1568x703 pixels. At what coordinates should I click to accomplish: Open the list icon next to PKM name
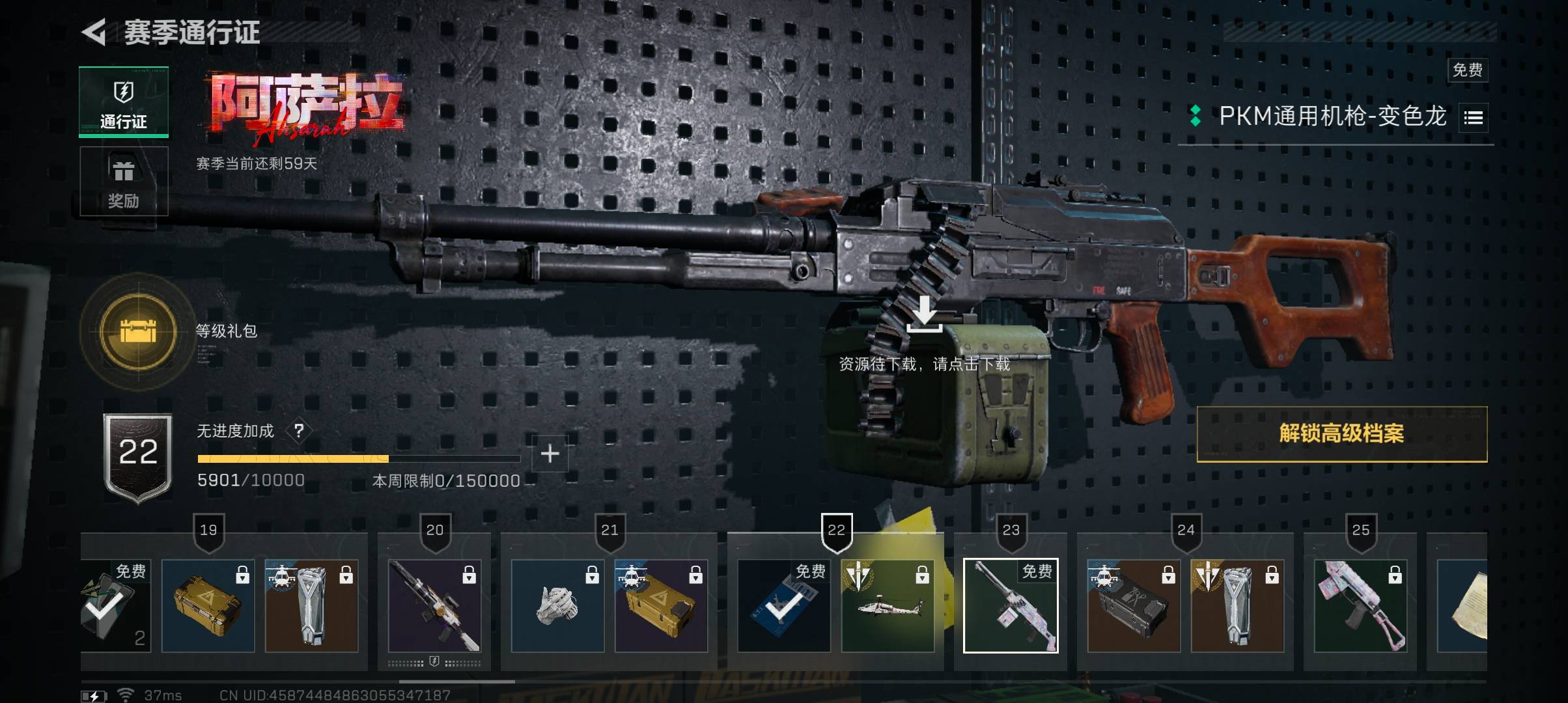coord(1473,118)
